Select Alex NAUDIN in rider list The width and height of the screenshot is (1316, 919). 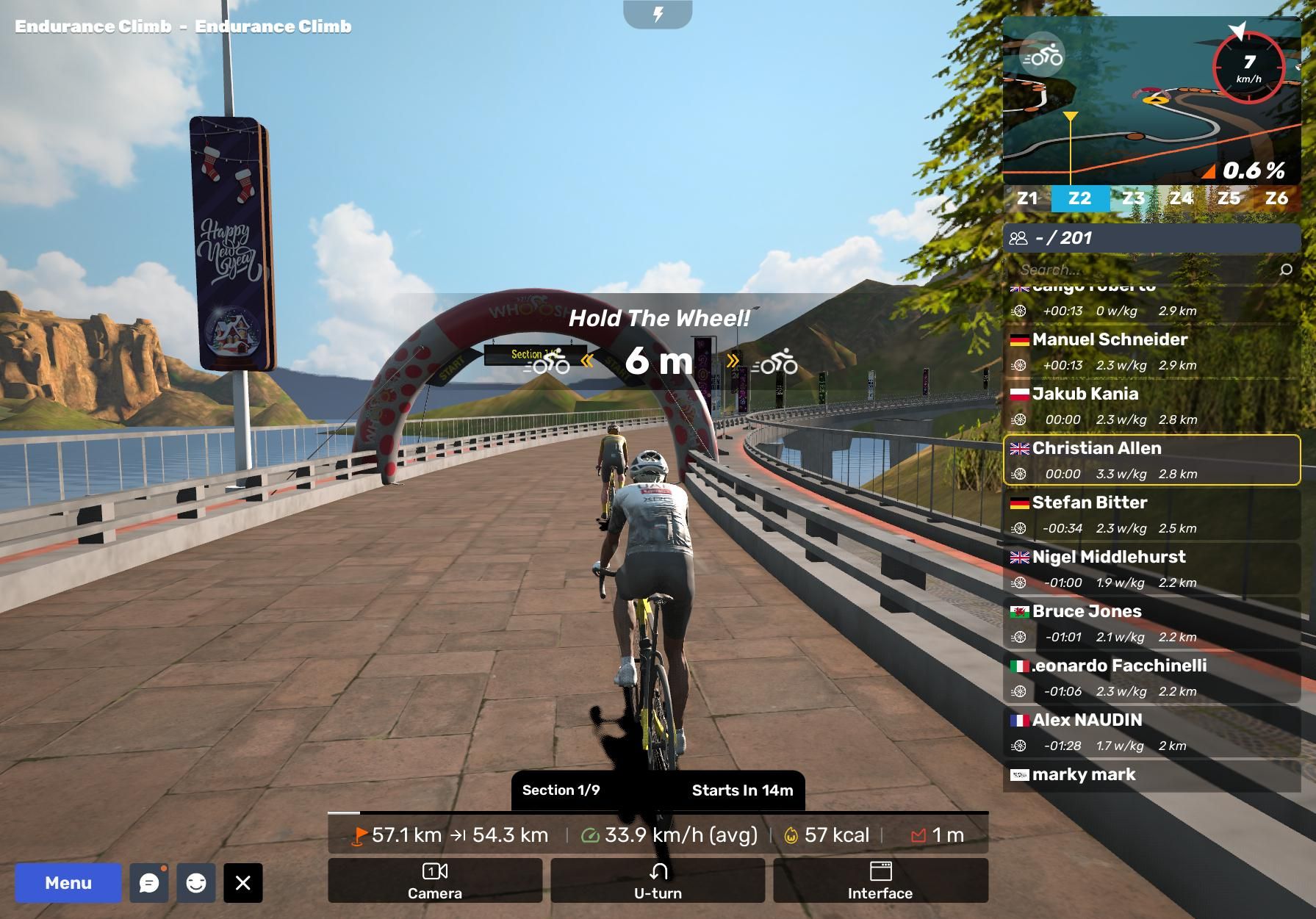click(x=1151, y=732)
